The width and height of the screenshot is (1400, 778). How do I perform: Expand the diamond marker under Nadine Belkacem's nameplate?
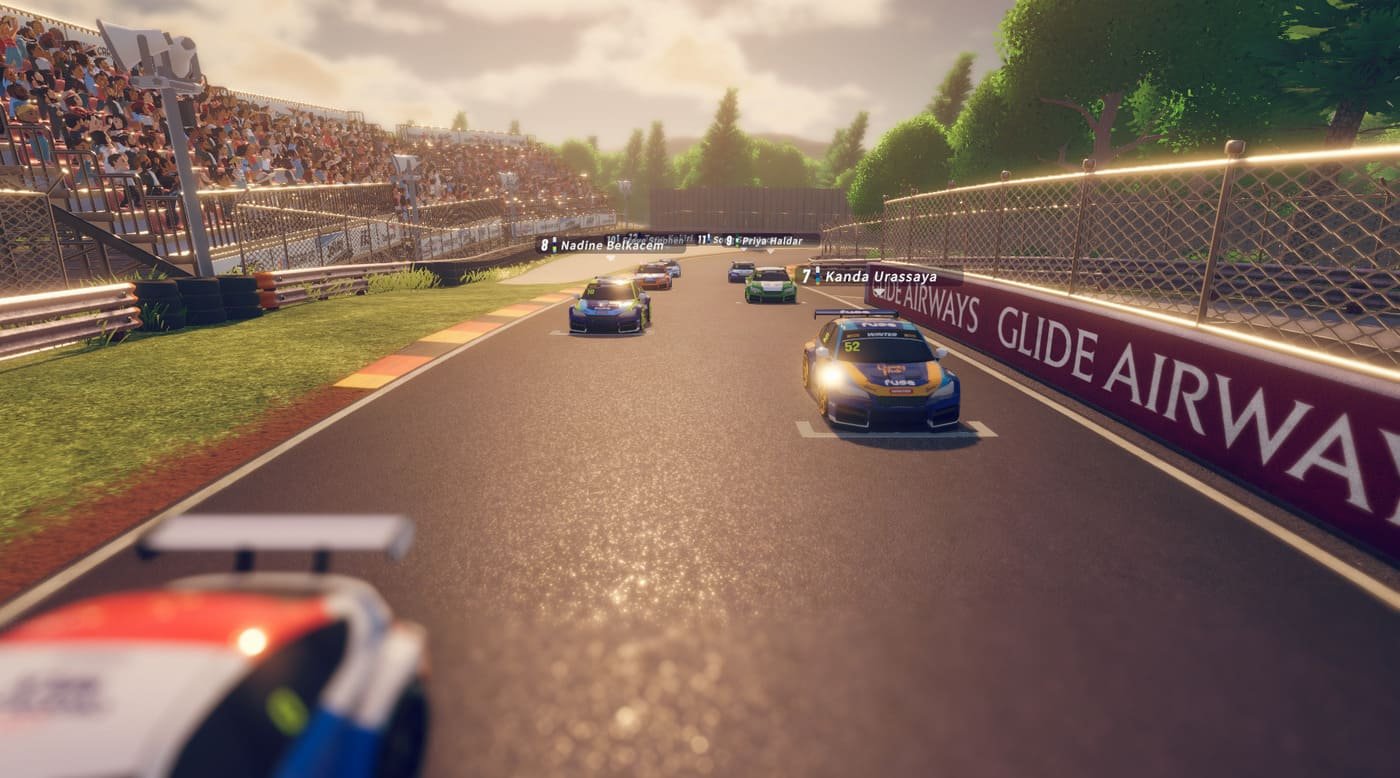(x=609, y=257)
